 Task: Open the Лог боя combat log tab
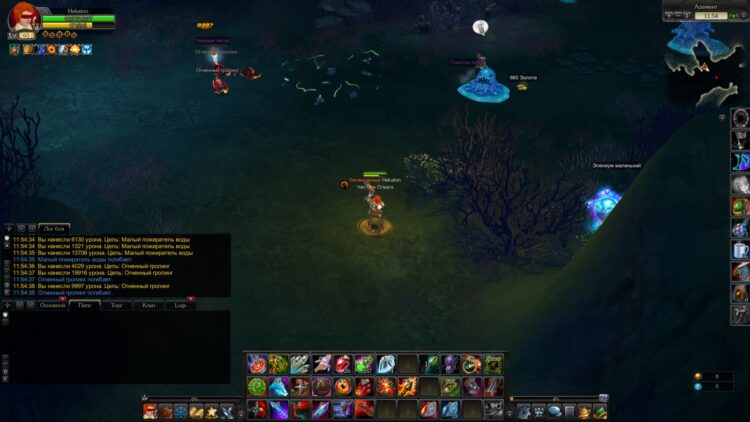(x=54, y=228)
